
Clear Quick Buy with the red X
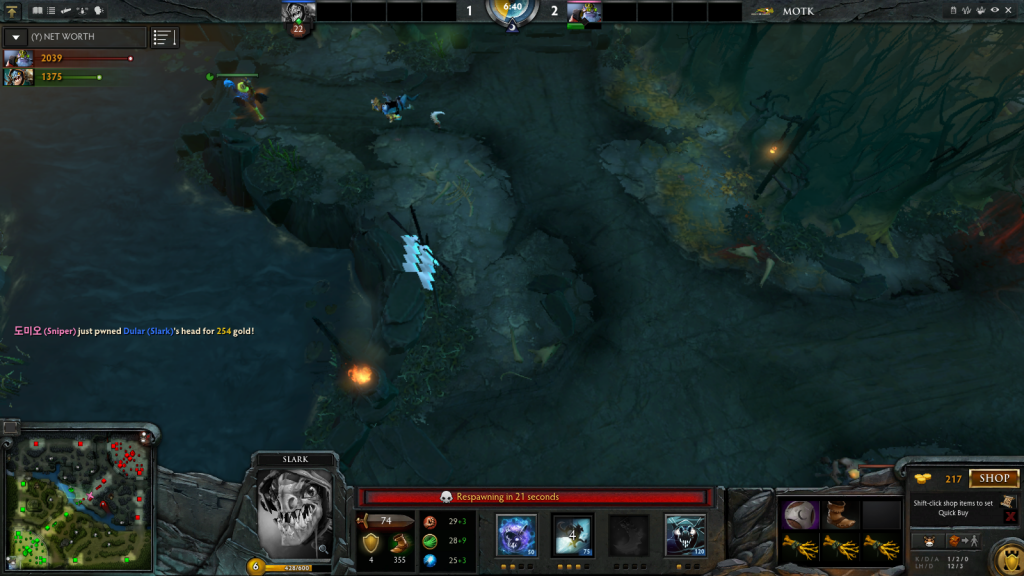[x=1011, y=517]
